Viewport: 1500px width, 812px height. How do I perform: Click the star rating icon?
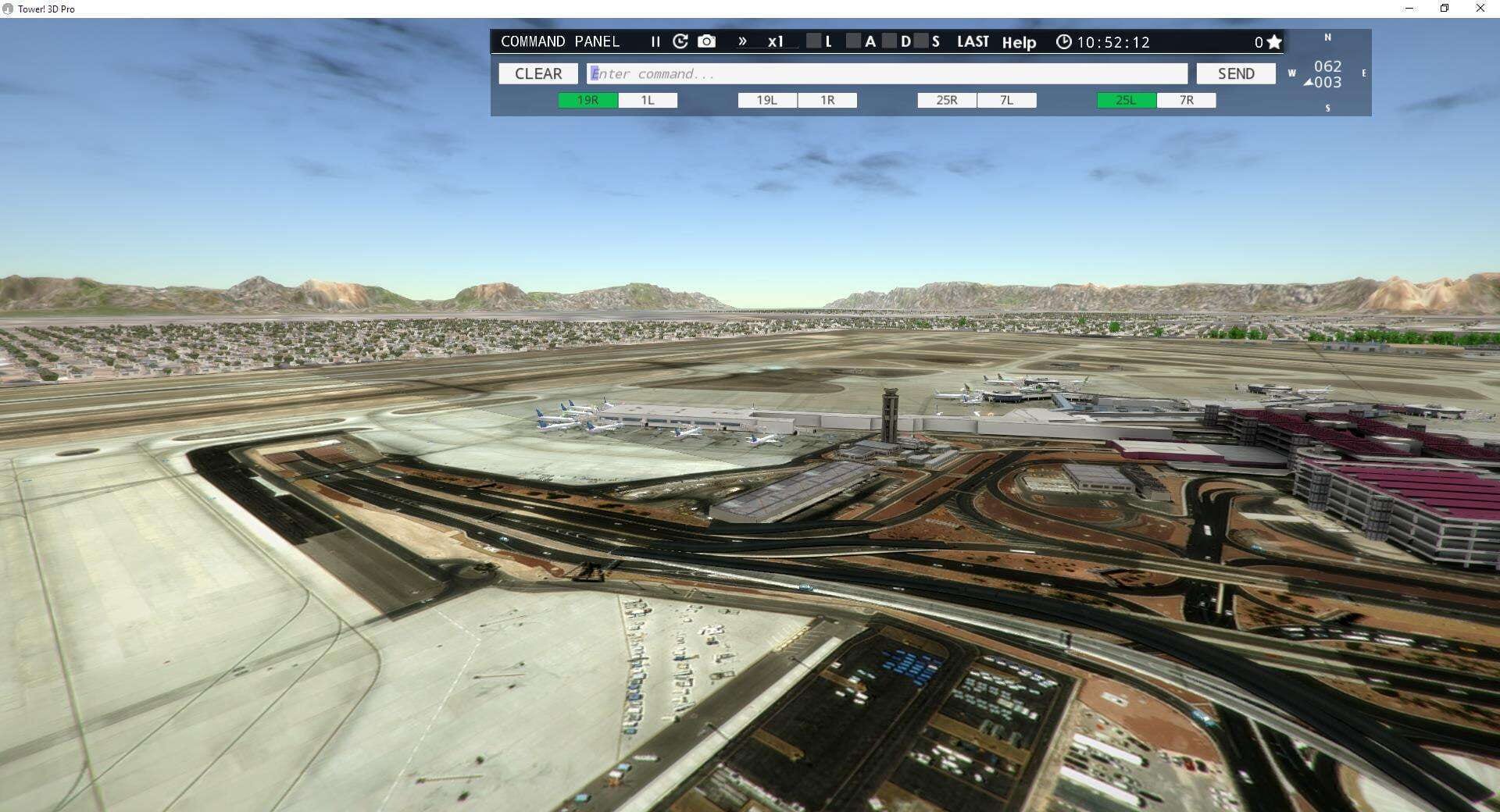(x=1273, y=41)
